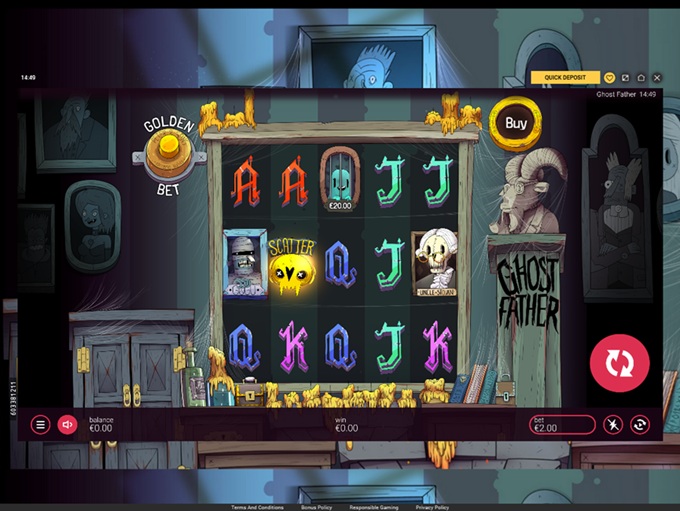Open the bet amount selector
The image size is (680, 511).
click(562, 425)
